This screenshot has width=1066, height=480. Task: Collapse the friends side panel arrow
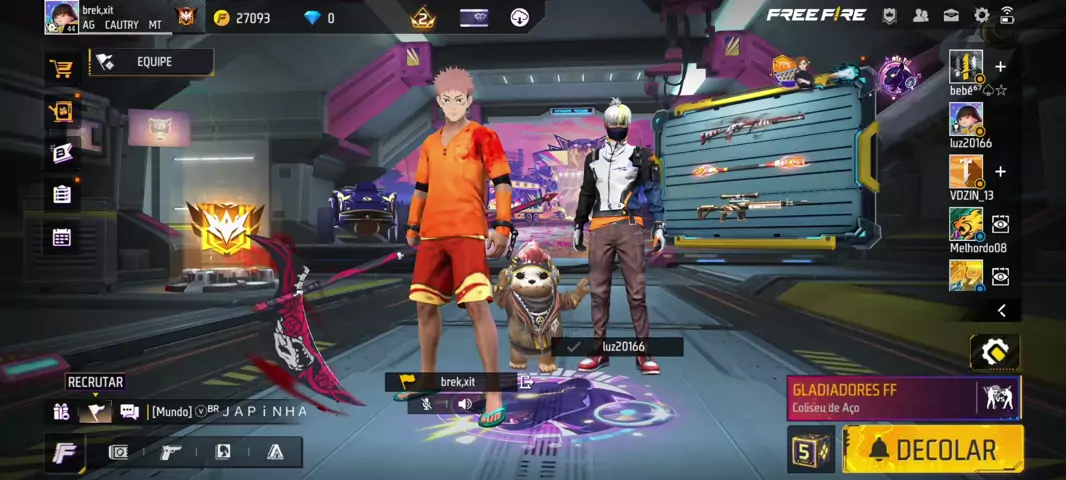(1001, 310)
